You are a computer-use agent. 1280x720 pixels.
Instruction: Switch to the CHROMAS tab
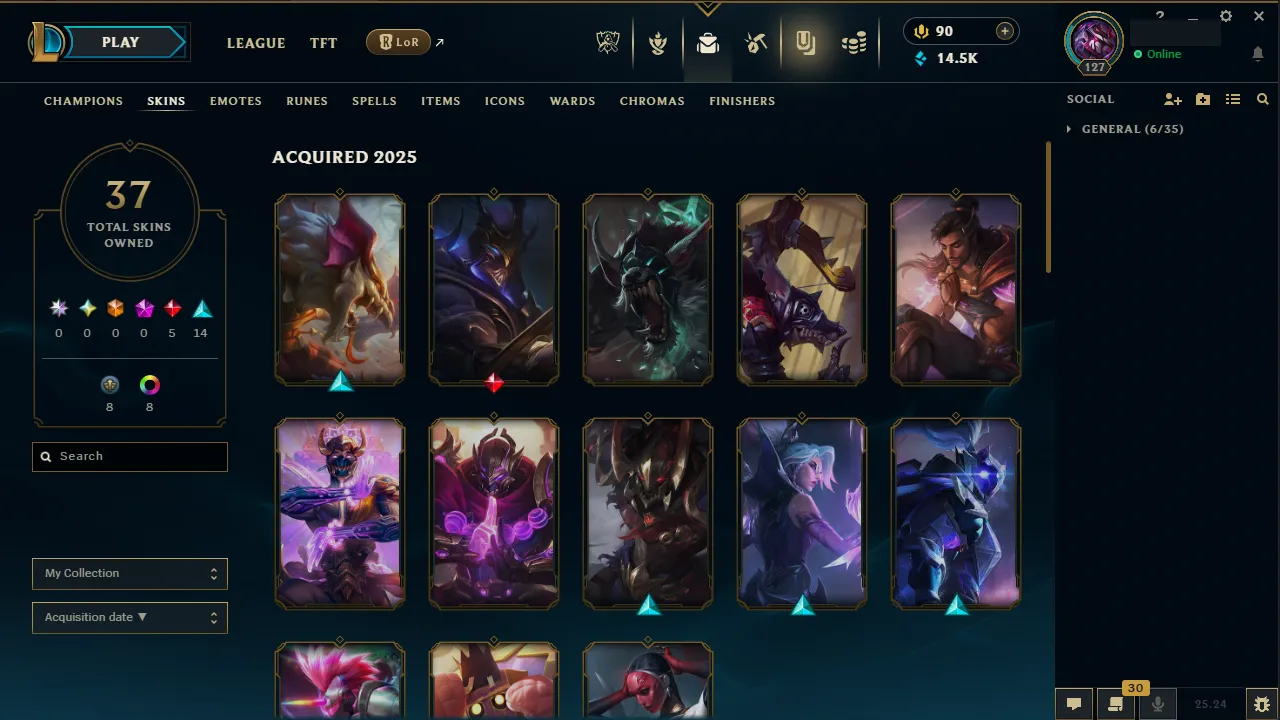tap(652, 101)
